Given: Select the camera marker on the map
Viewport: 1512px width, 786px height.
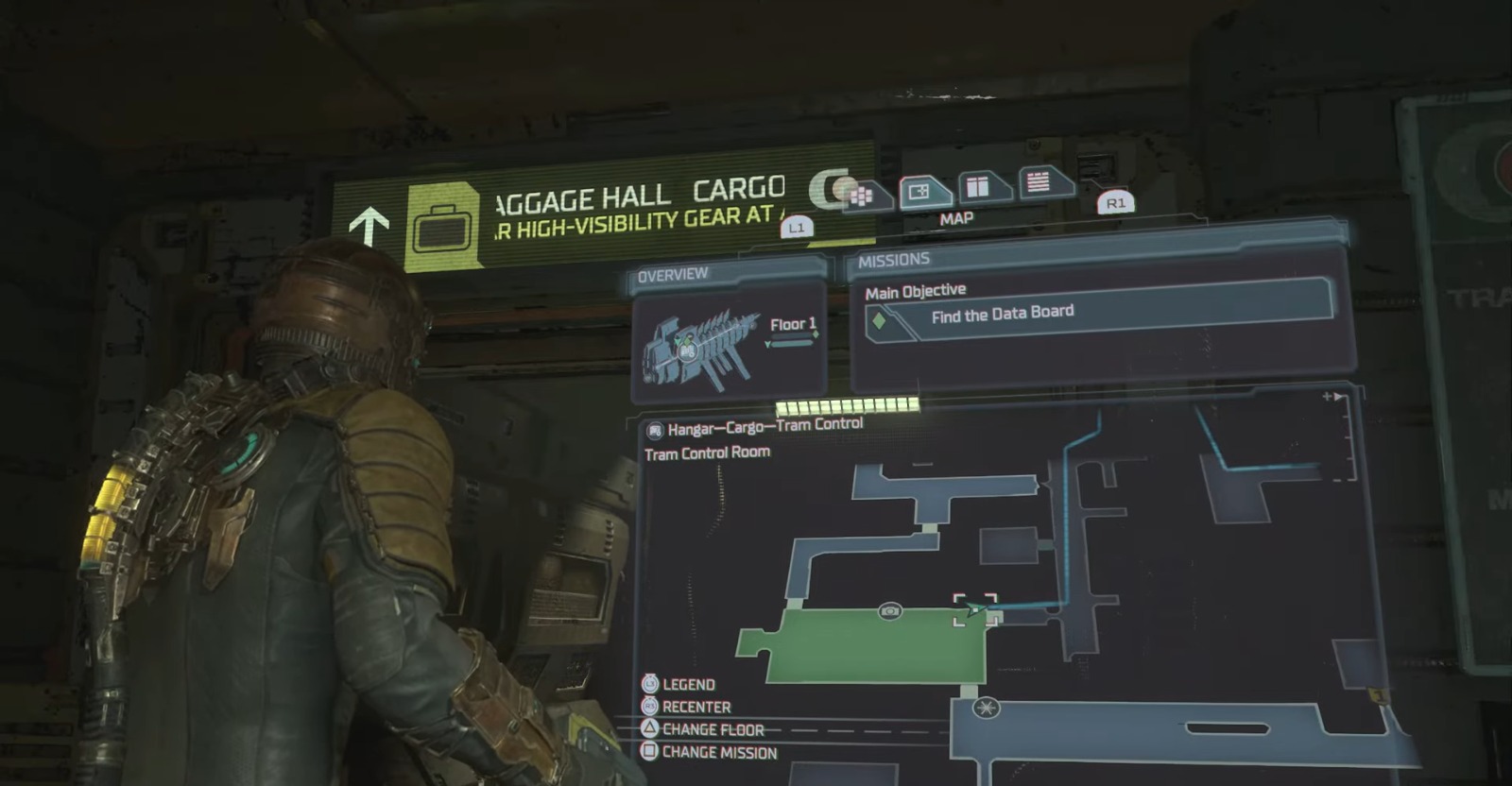Looking at the screenshot, I should click(x=889, y=611).
